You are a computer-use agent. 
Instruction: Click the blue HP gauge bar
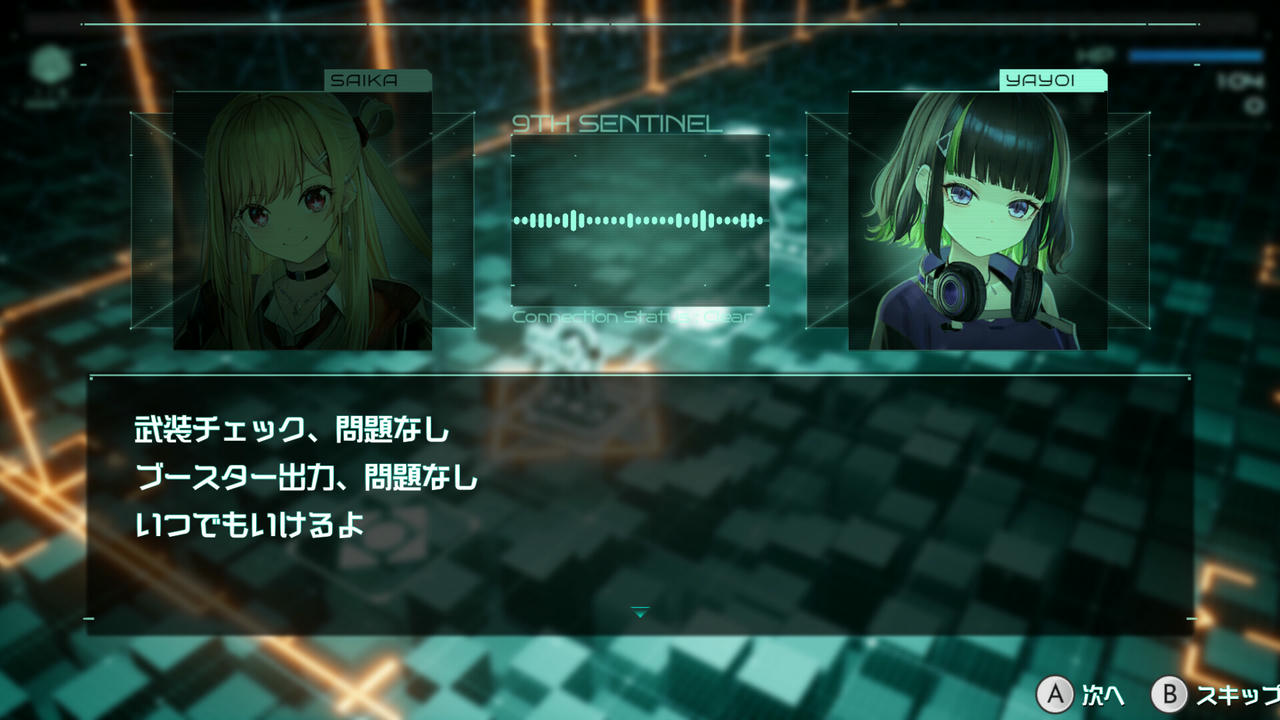click(1195, 54)
